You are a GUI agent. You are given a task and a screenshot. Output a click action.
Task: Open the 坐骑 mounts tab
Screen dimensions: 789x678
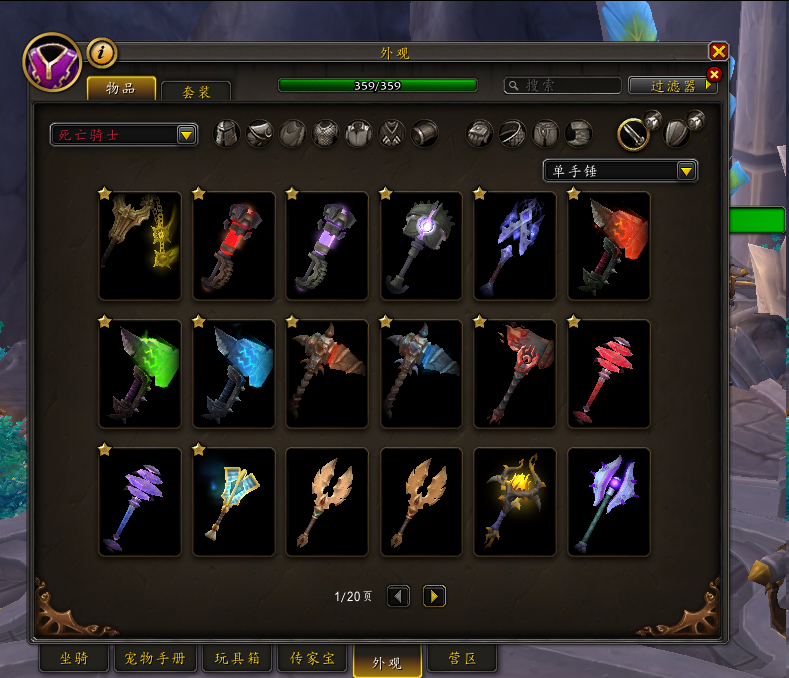coord(74,659)
